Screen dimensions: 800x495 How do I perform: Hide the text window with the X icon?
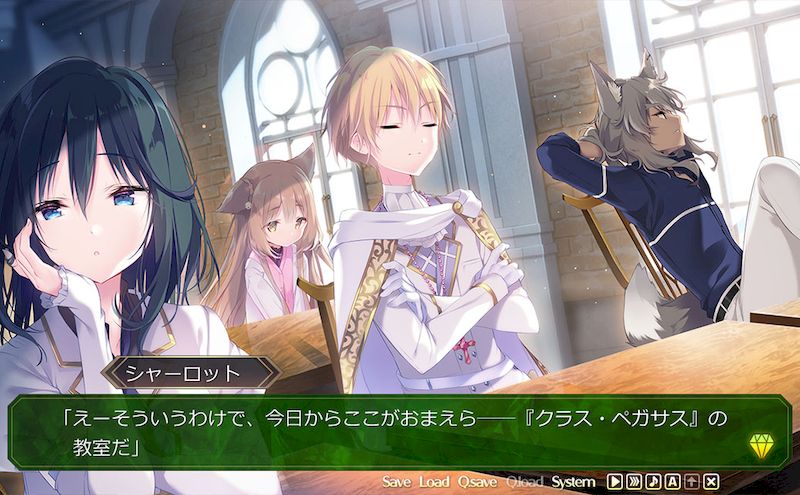pos(711,482)
